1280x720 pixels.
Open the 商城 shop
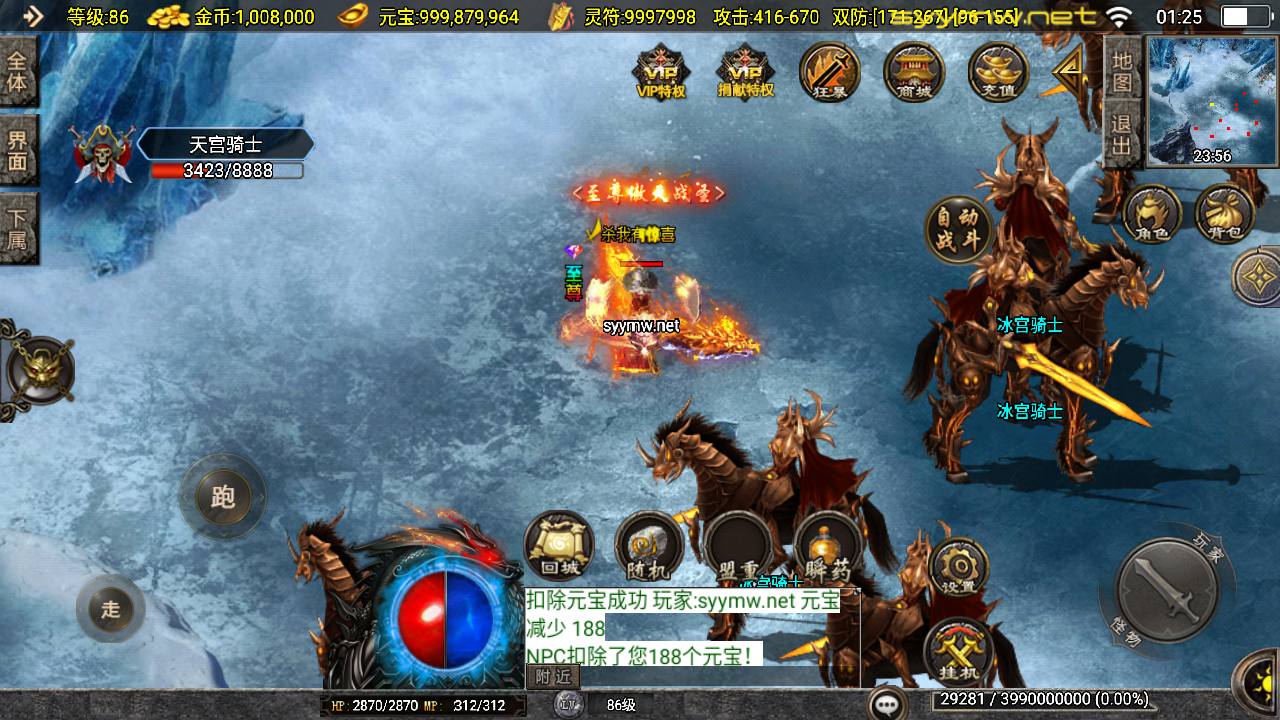click(x=914, y=72)
